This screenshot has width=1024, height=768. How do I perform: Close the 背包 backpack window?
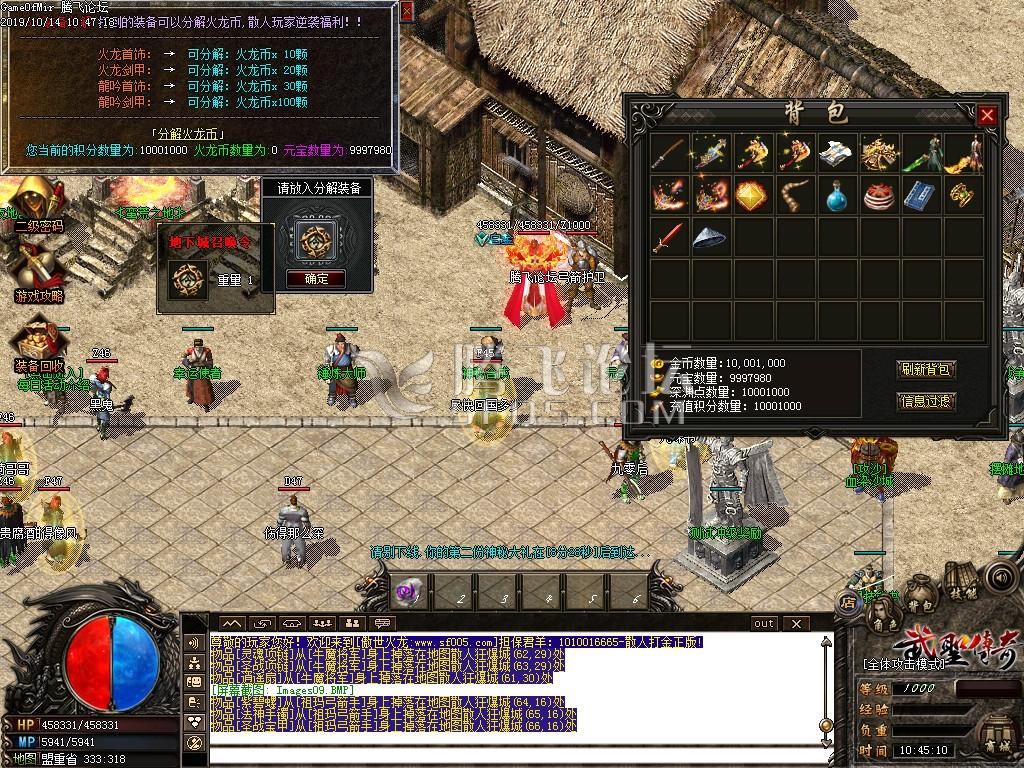click(987, 115)
